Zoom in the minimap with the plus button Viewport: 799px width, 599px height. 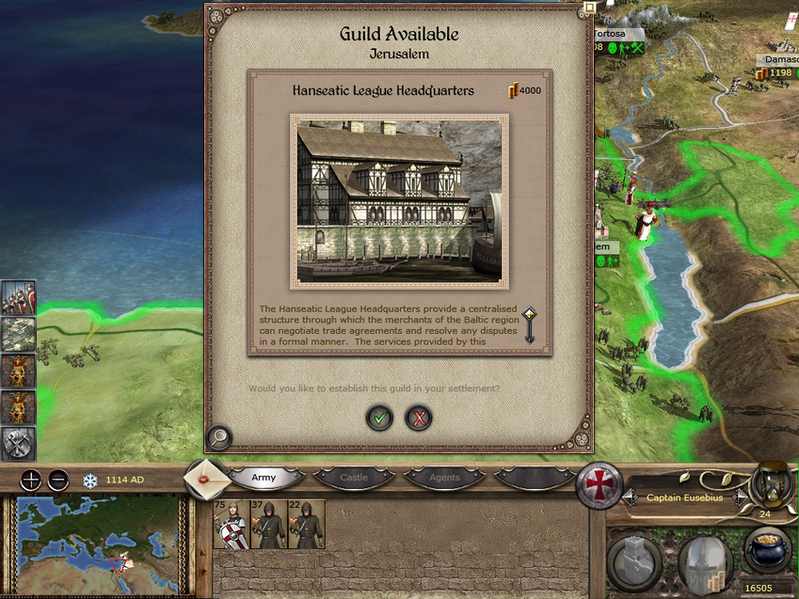(32, 480)
